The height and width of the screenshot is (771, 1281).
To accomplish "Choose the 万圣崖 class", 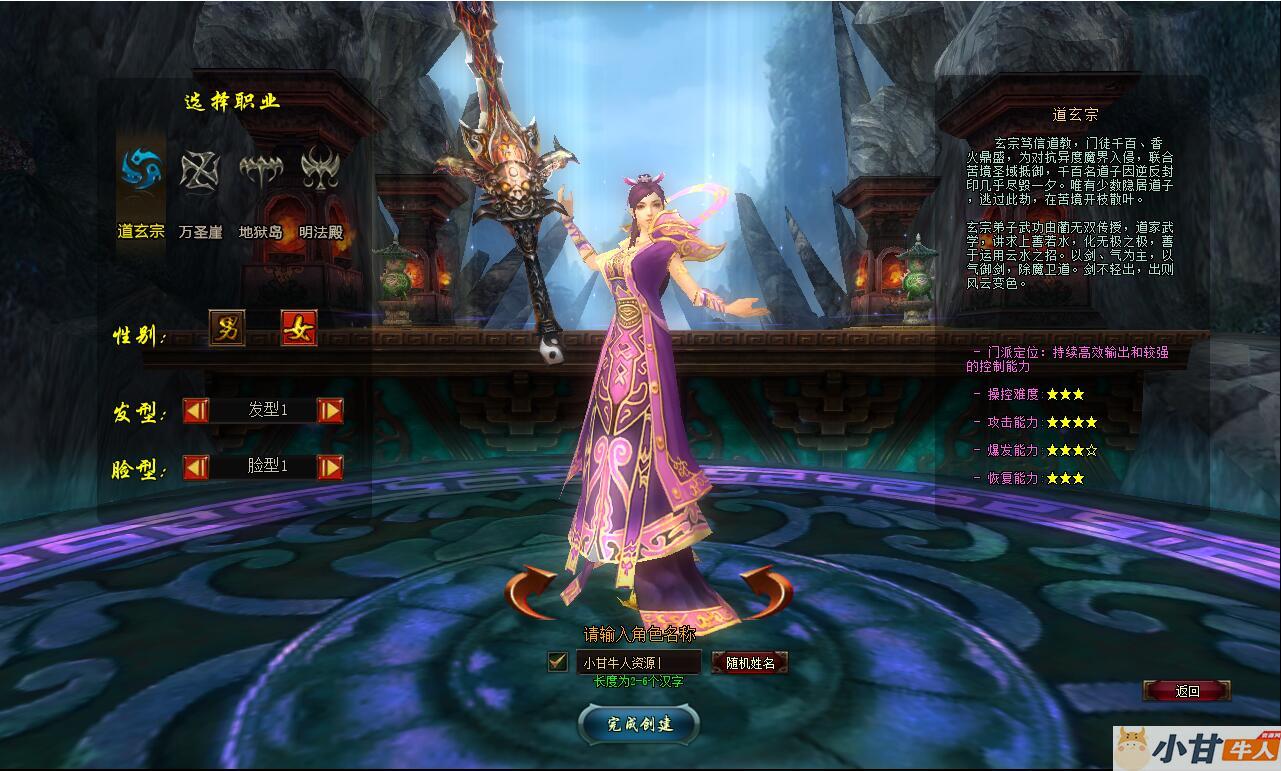I will tap(200, 172).
